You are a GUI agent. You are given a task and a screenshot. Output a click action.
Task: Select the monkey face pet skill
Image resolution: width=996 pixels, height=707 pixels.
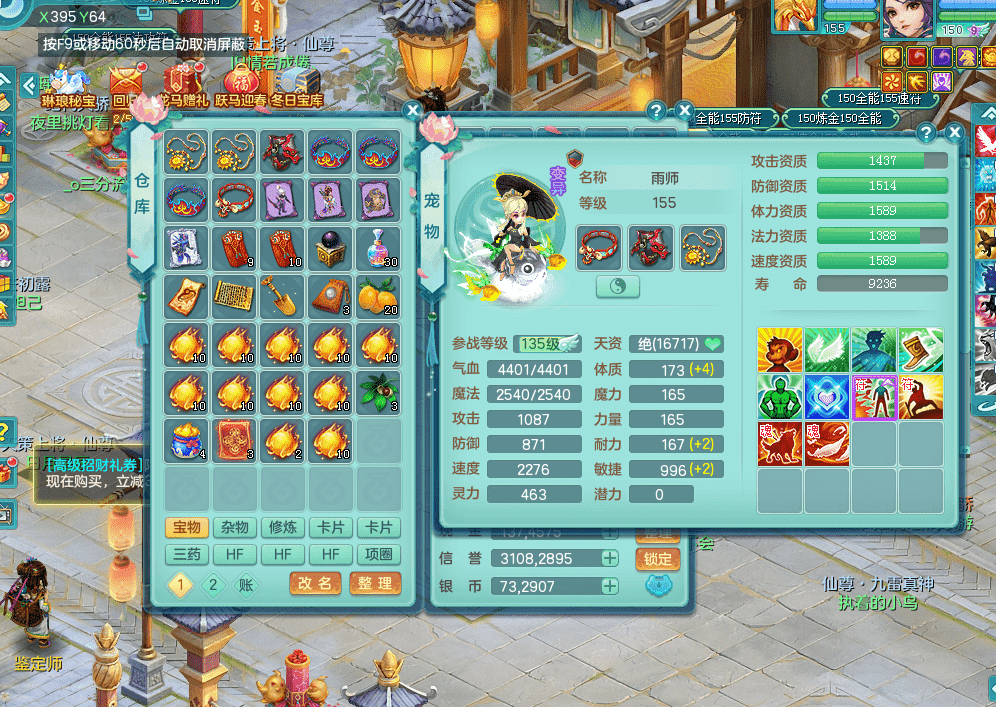click(780, 349)
